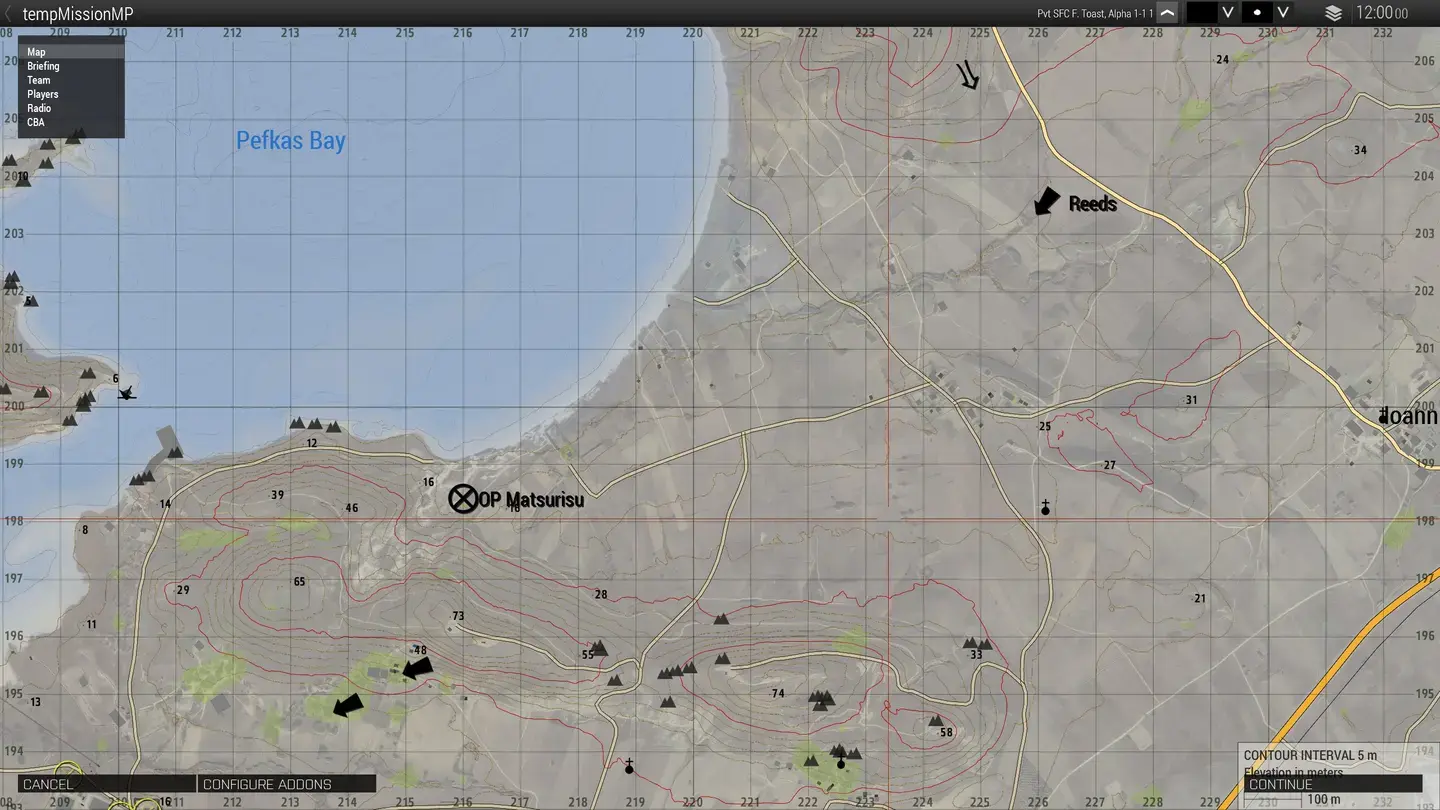The image size is (1440, 810).
Task: Select the OP Matsurisu objective marker
Action: [462, 498]
